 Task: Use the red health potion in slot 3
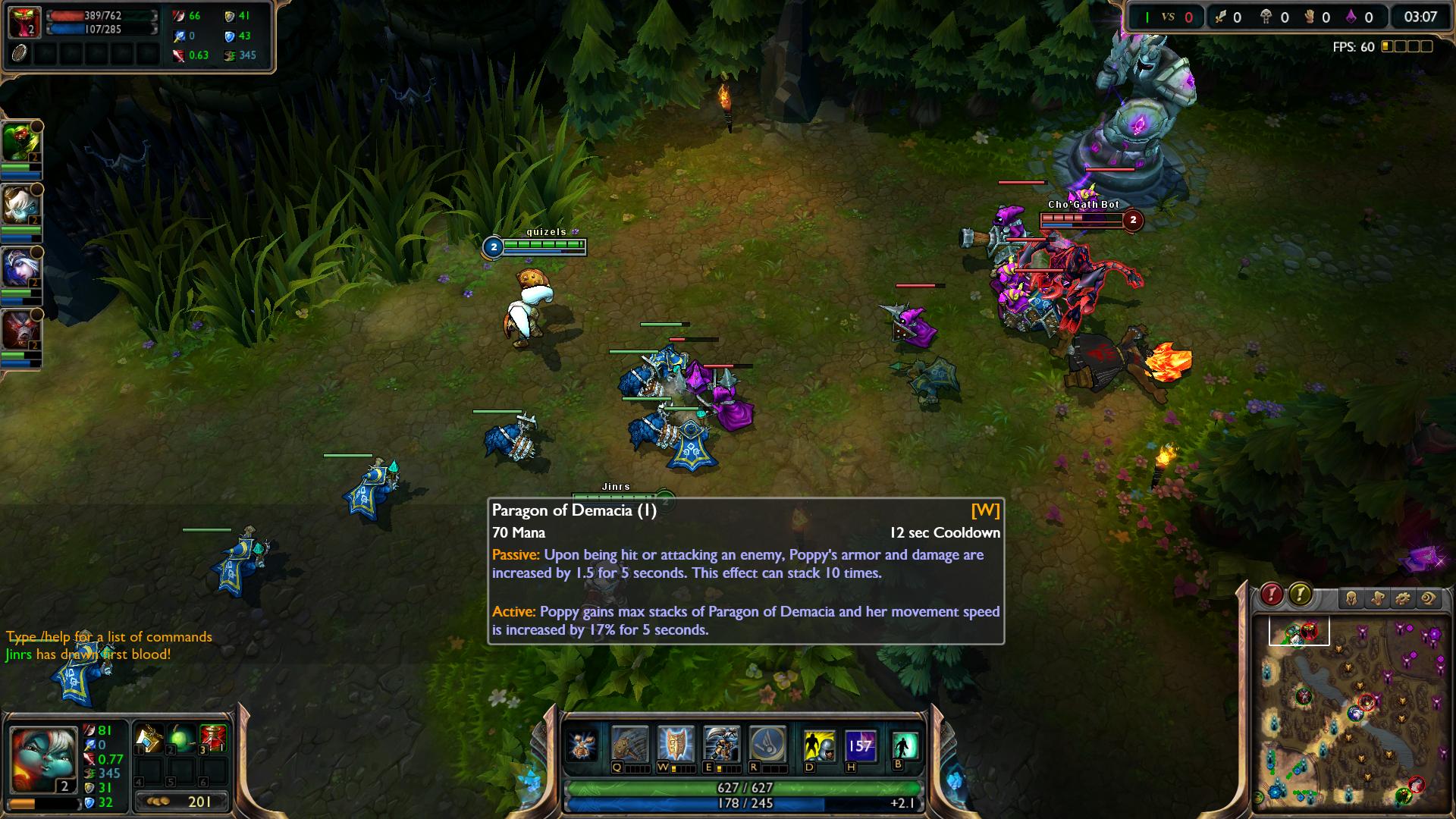coord(213,738)
